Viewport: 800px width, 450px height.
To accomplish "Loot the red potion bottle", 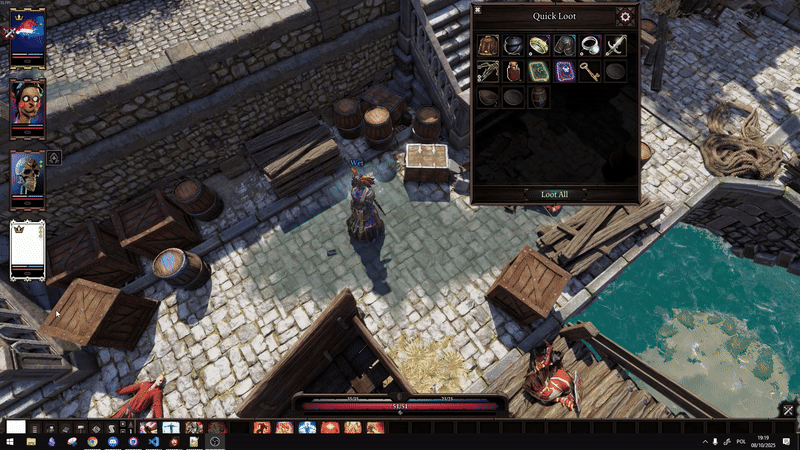I will 514,71.
